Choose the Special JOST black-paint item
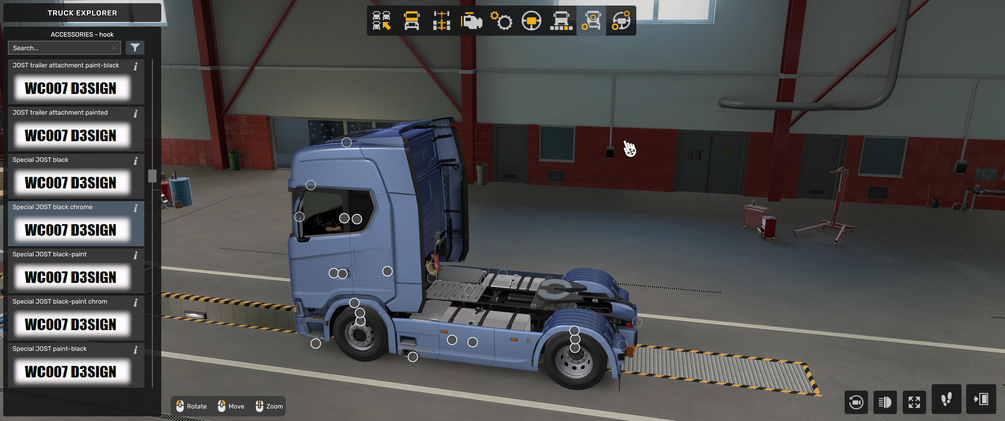The height and width of the screenshot is (421, 1005). [x=71, y=276]
